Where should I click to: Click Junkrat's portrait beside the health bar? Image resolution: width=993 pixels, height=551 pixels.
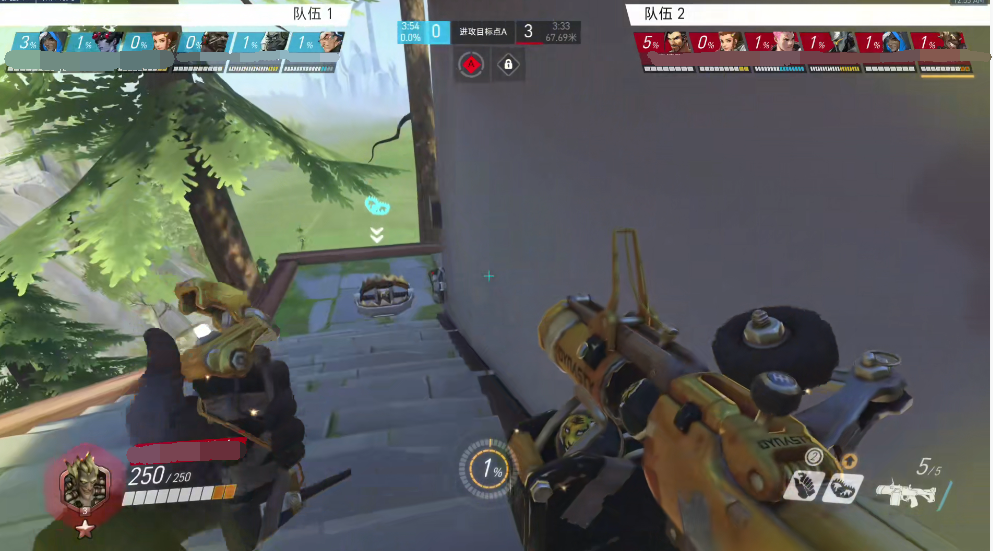point(84,487)
